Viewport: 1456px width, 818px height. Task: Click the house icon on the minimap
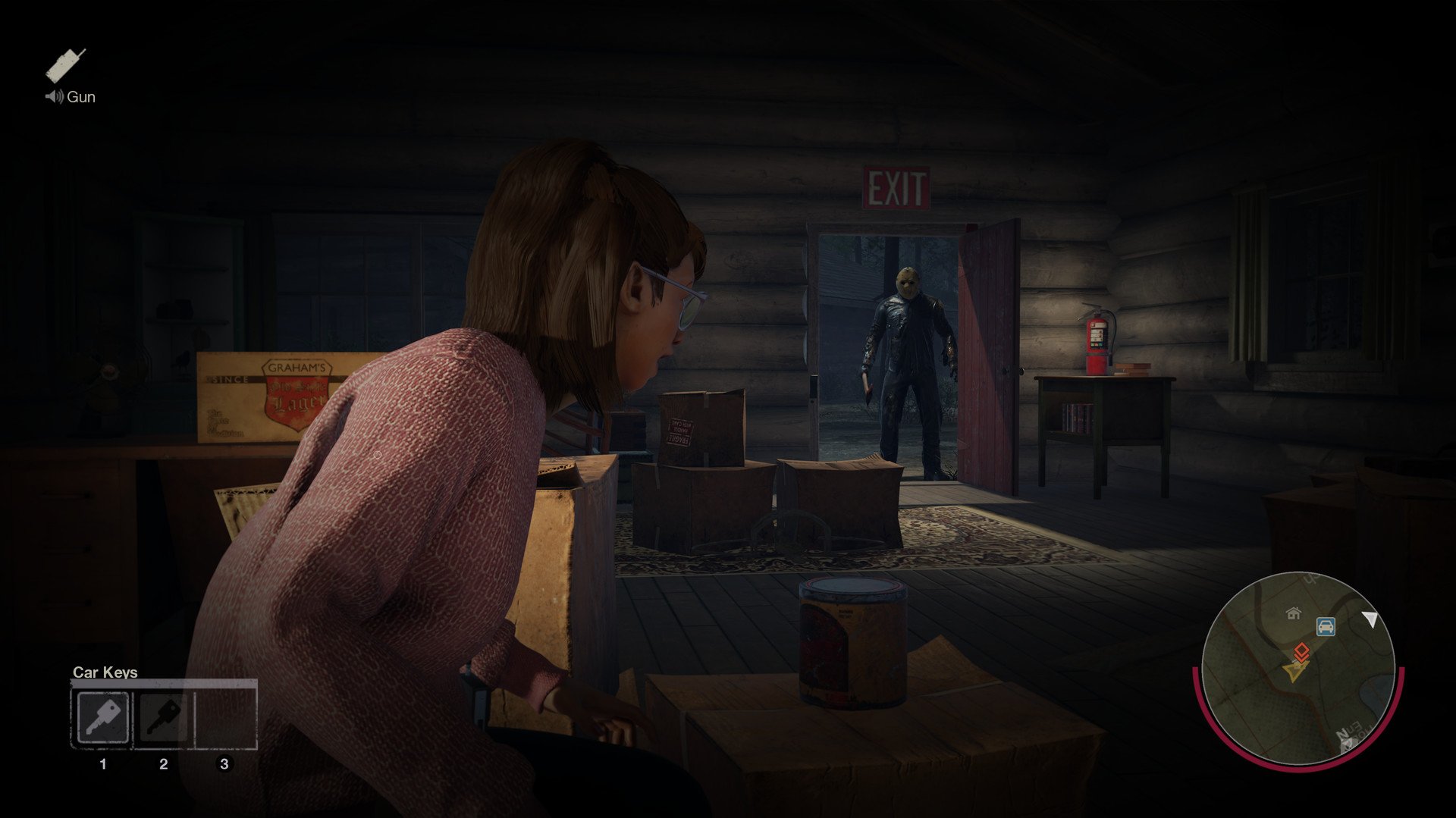(1292, 614)
